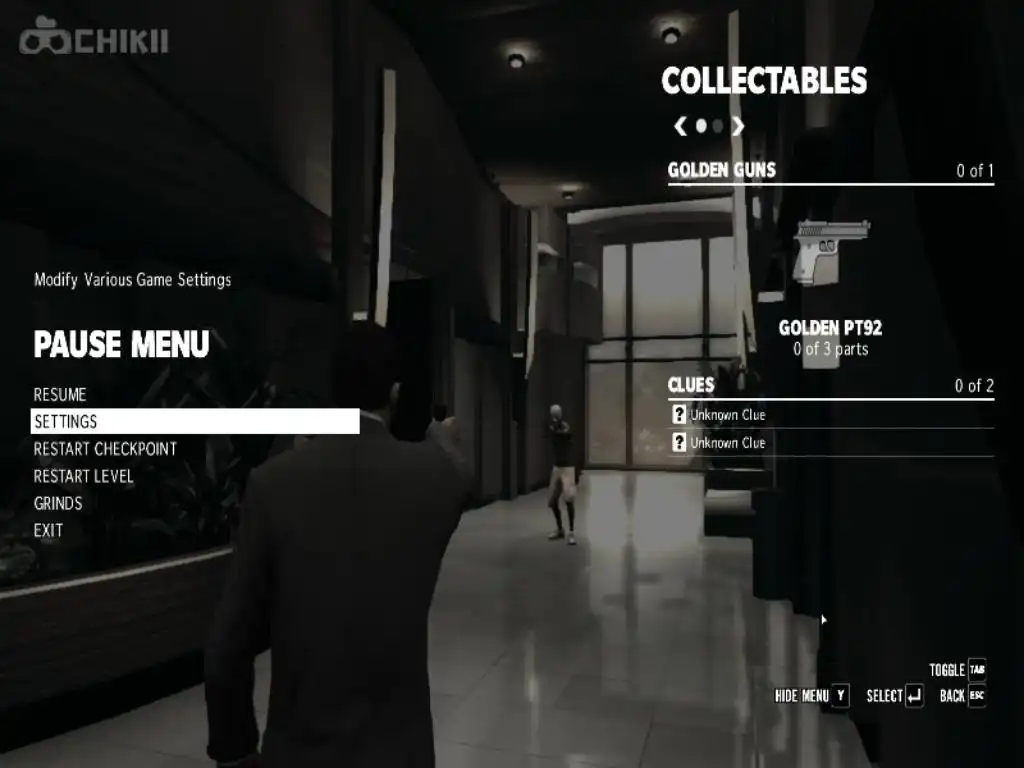1024x768 pixels.
Task: Show next collectables page with right arrow
Action: [x=738, y=126]
